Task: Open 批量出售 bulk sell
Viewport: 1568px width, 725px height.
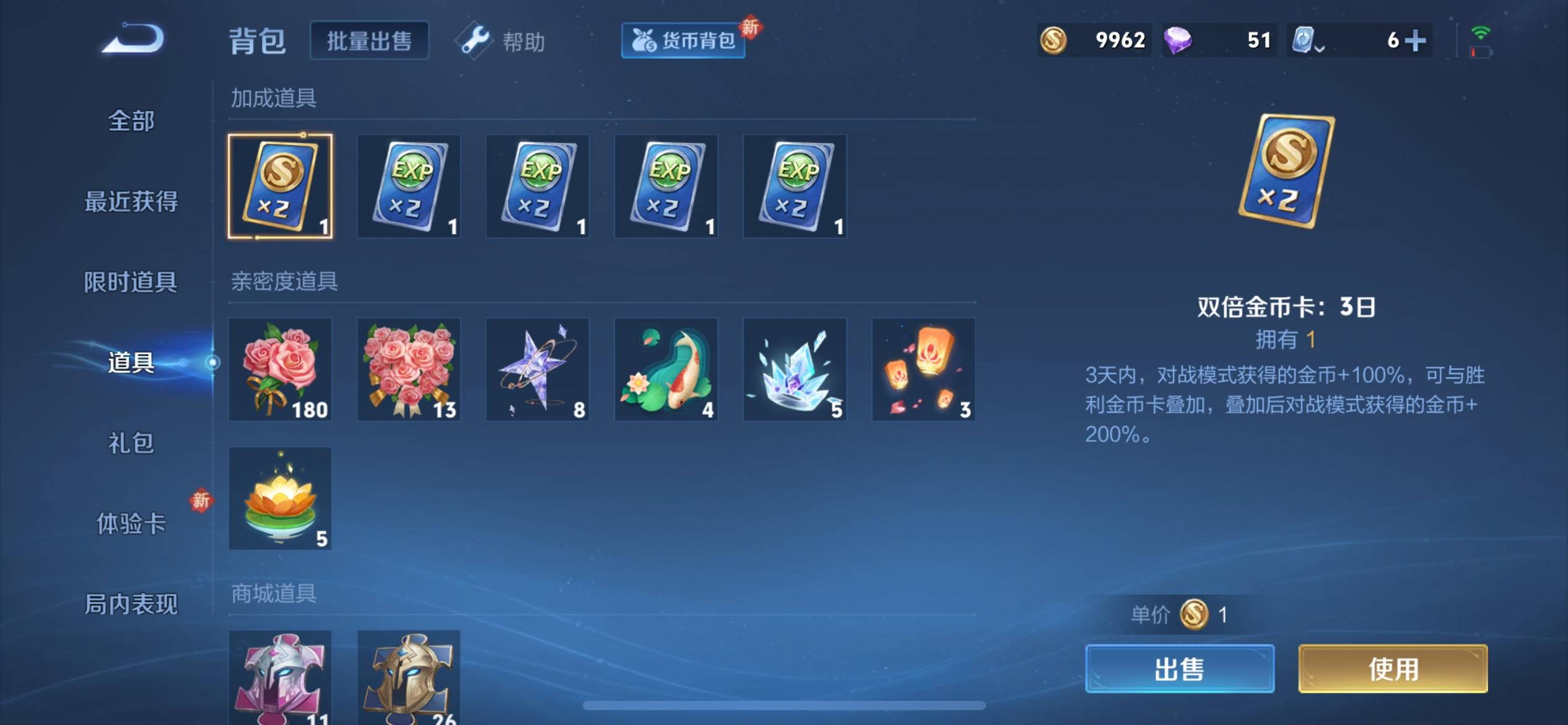Action: pos(369,41)
